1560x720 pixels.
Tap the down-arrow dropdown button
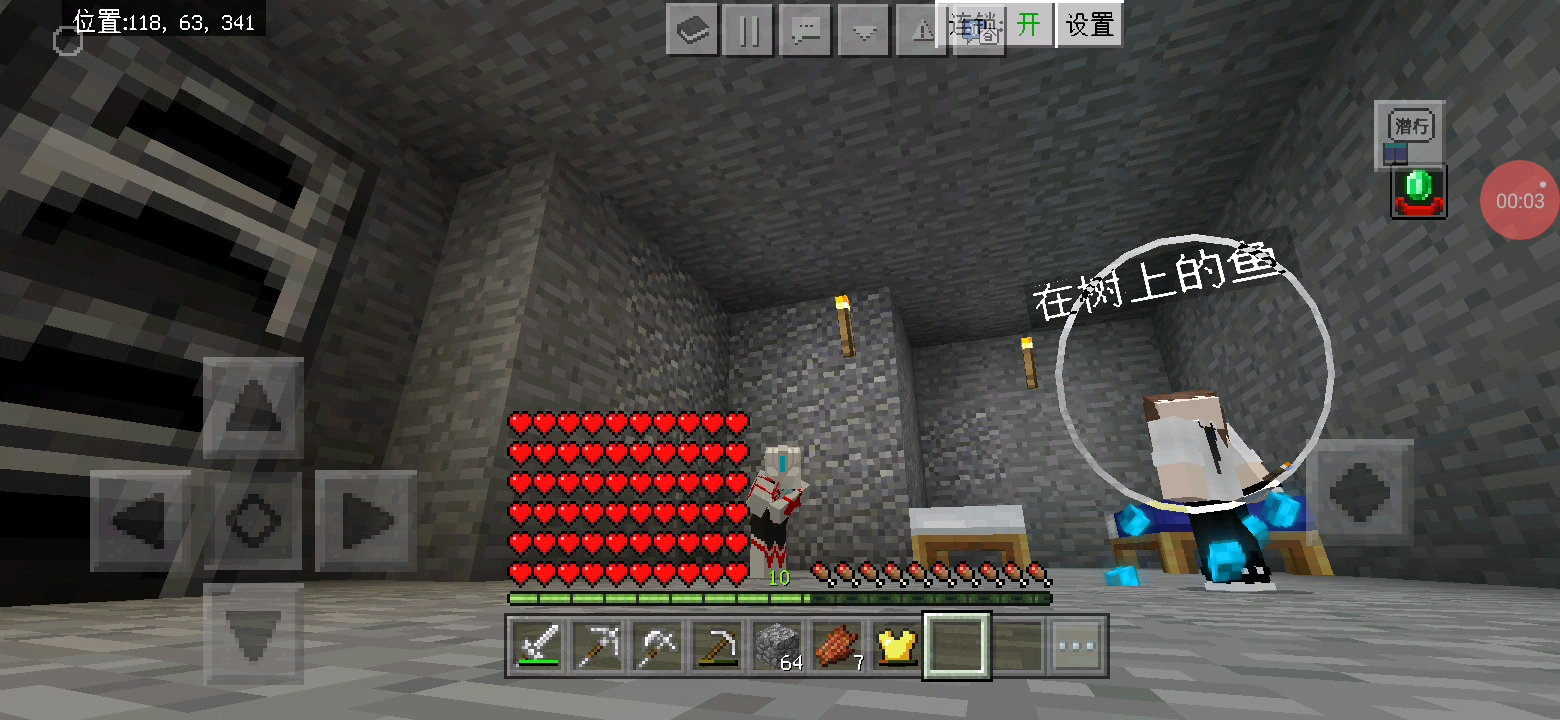(863, 30)
